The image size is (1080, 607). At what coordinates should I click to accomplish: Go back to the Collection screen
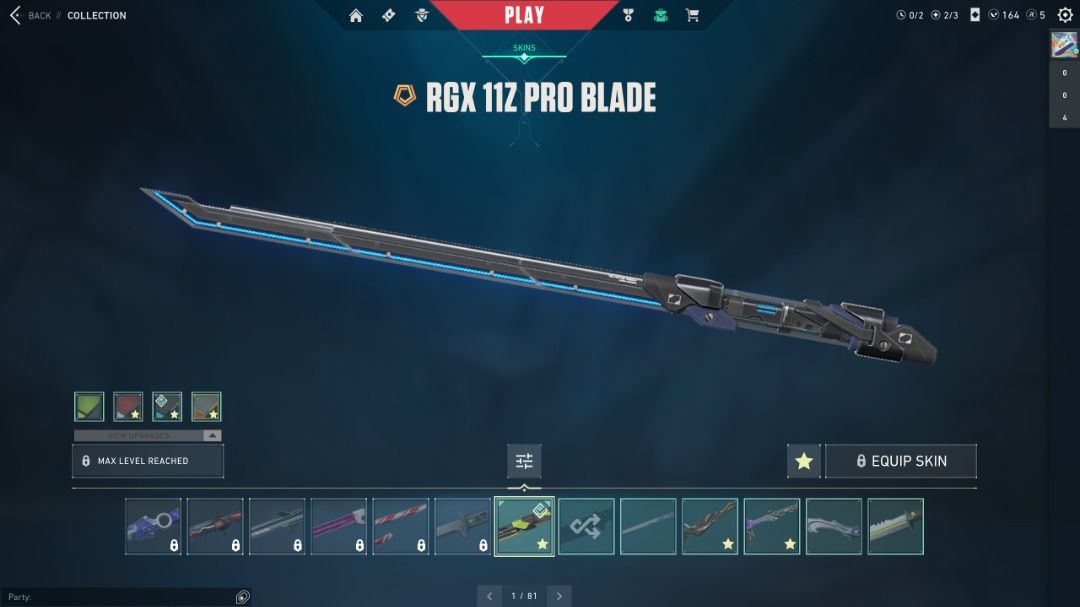(30, 16)
